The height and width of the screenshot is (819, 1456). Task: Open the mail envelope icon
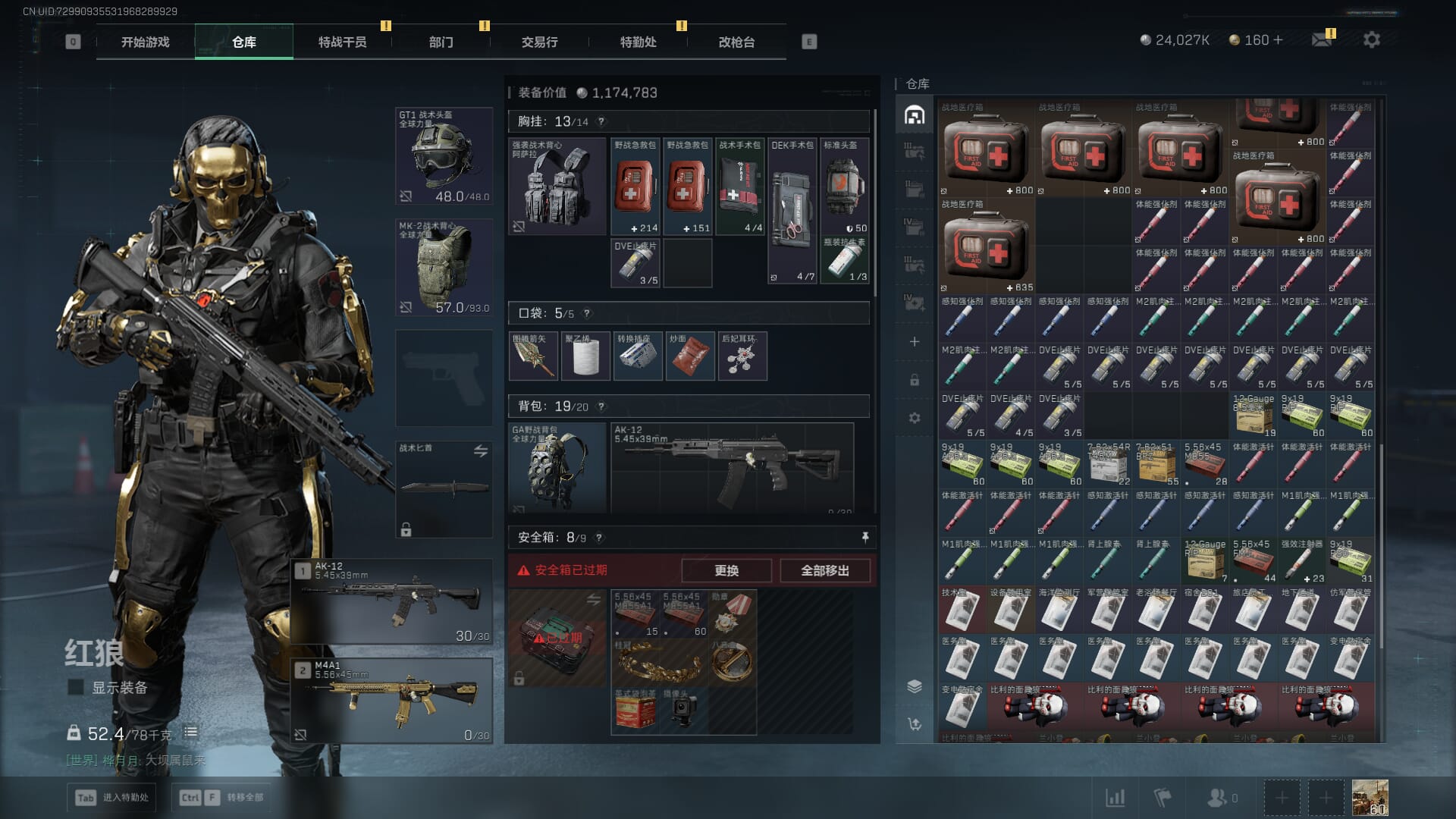pyautogui.click(x=1322, y=39)
